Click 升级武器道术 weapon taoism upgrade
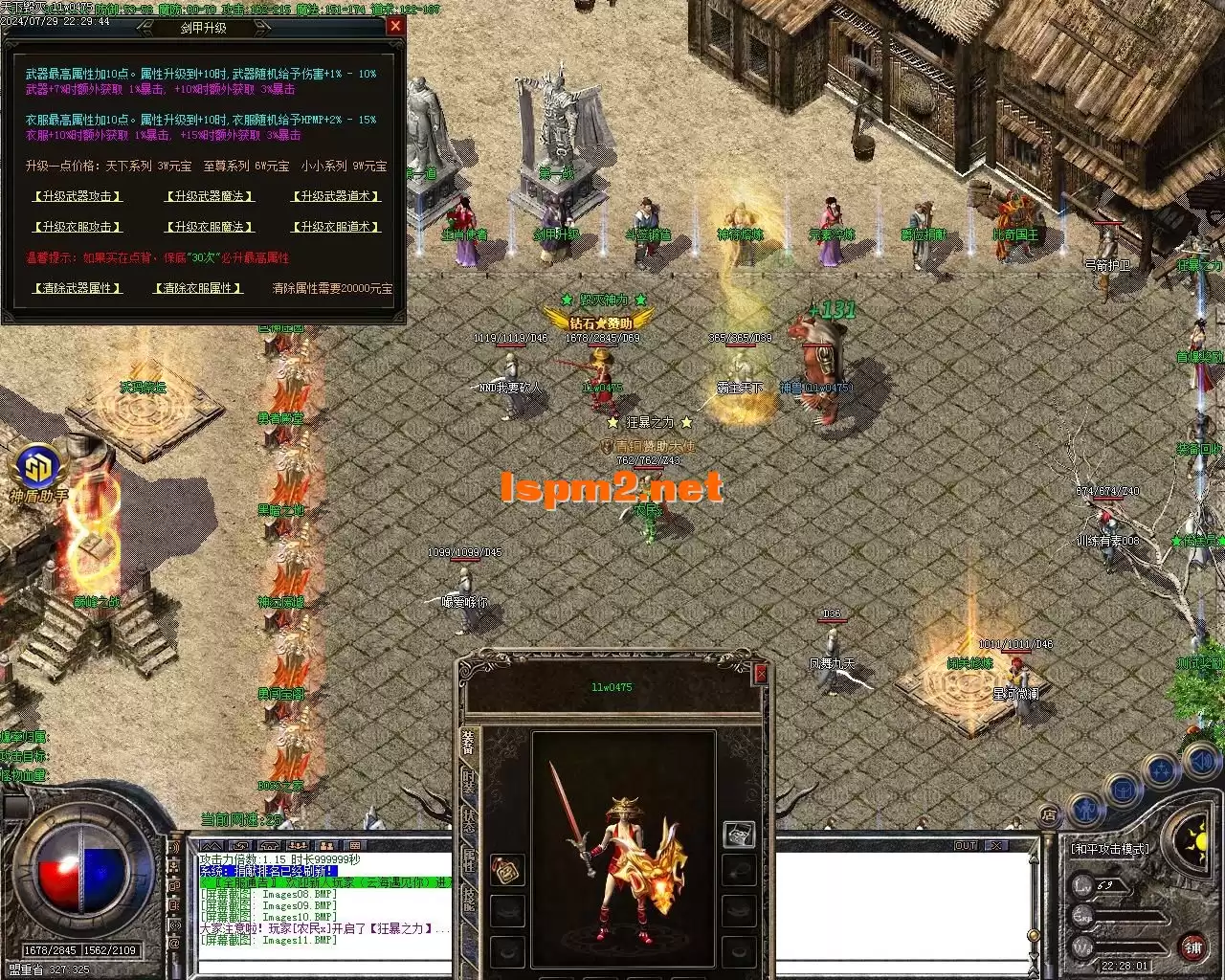Viewport: 1225px width, 980px height. click(336, 196)
